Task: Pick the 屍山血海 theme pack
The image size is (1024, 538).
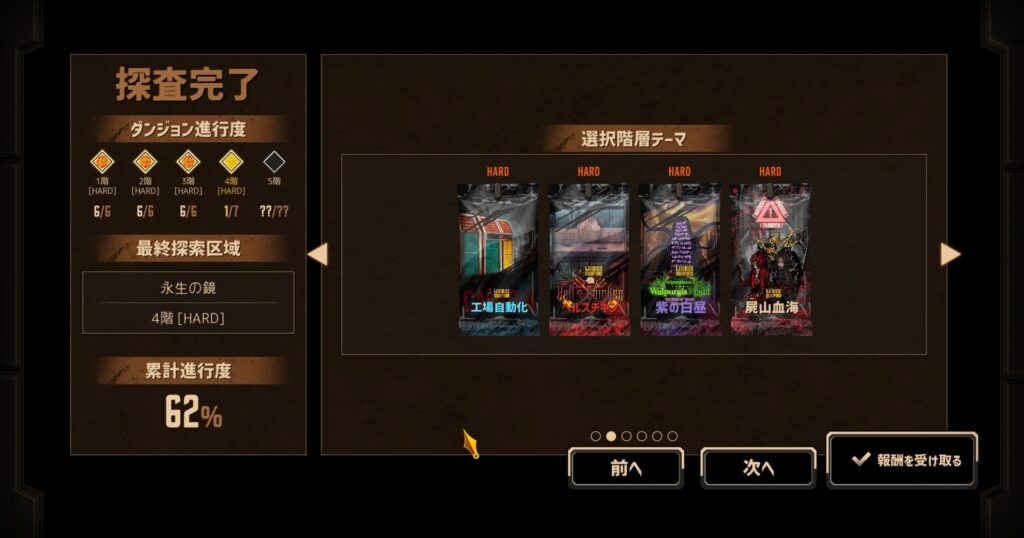Action: coord(770,258)
